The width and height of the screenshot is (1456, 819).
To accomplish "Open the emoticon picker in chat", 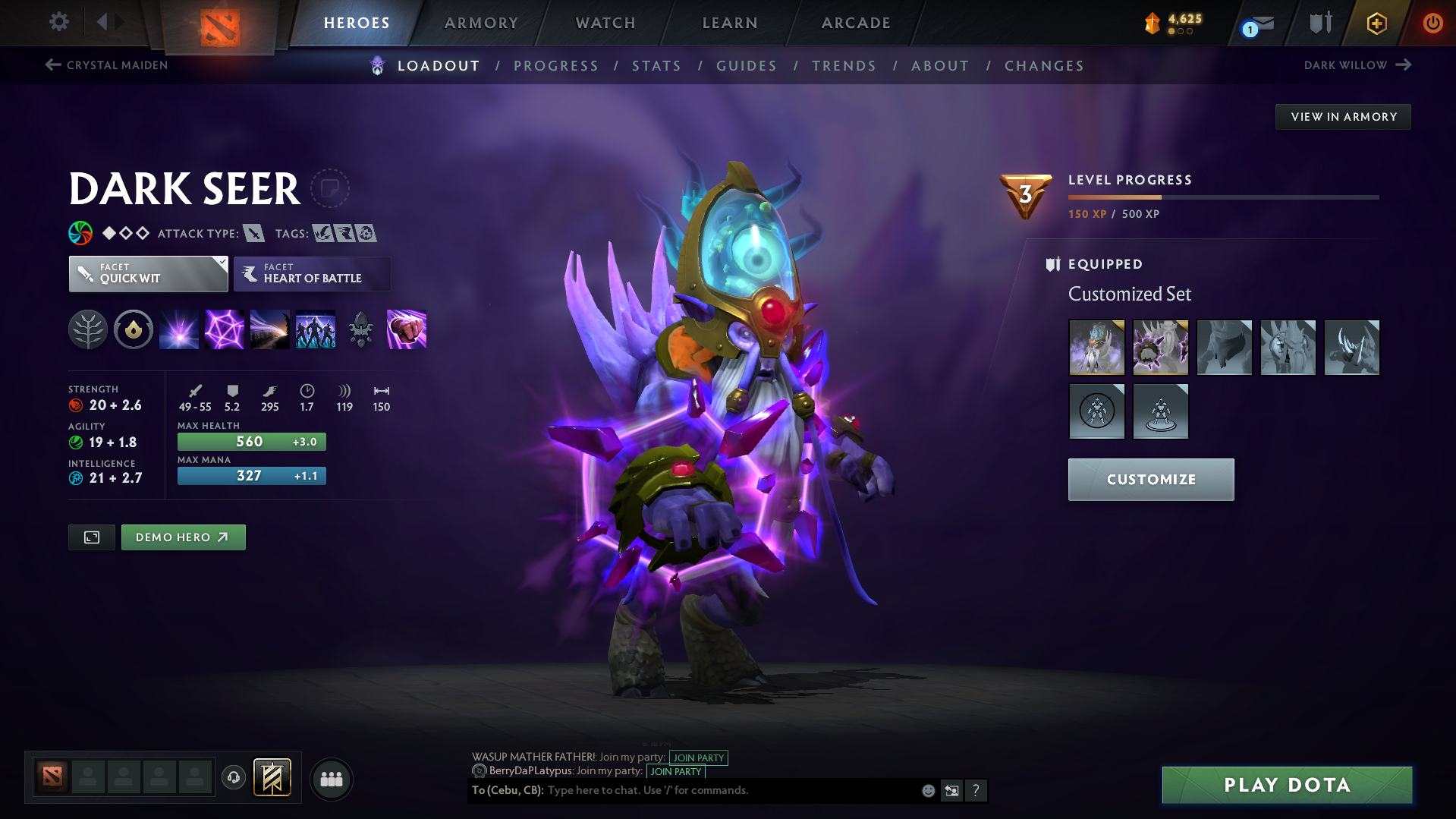I will click(x=927, y=790).
